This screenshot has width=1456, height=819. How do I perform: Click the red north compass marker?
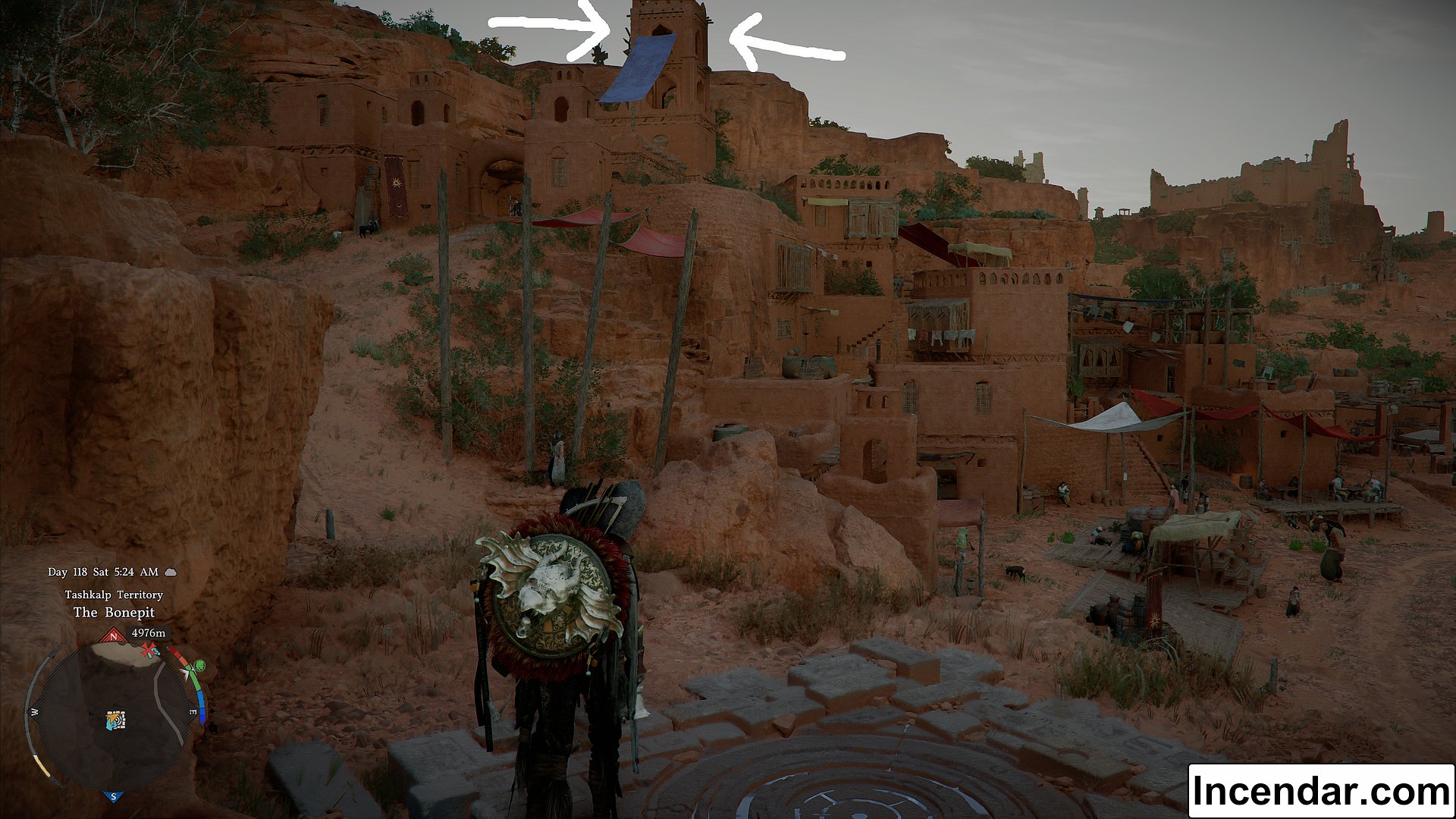click(114, 637)
